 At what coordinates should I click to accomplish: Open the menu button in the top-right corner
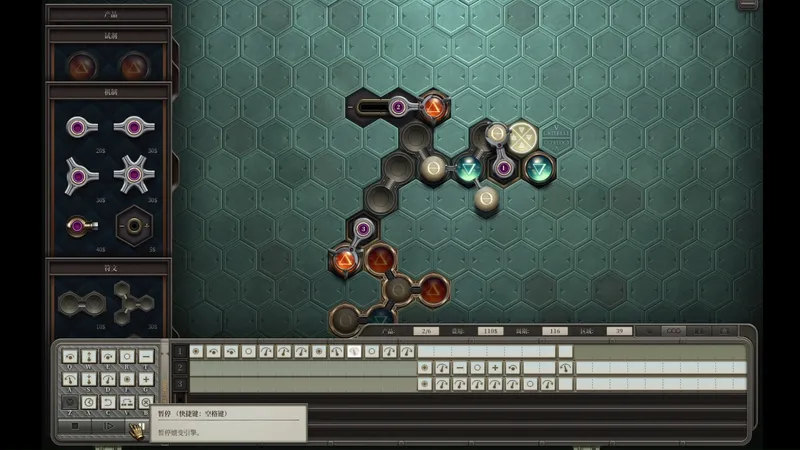pos(747,5)
